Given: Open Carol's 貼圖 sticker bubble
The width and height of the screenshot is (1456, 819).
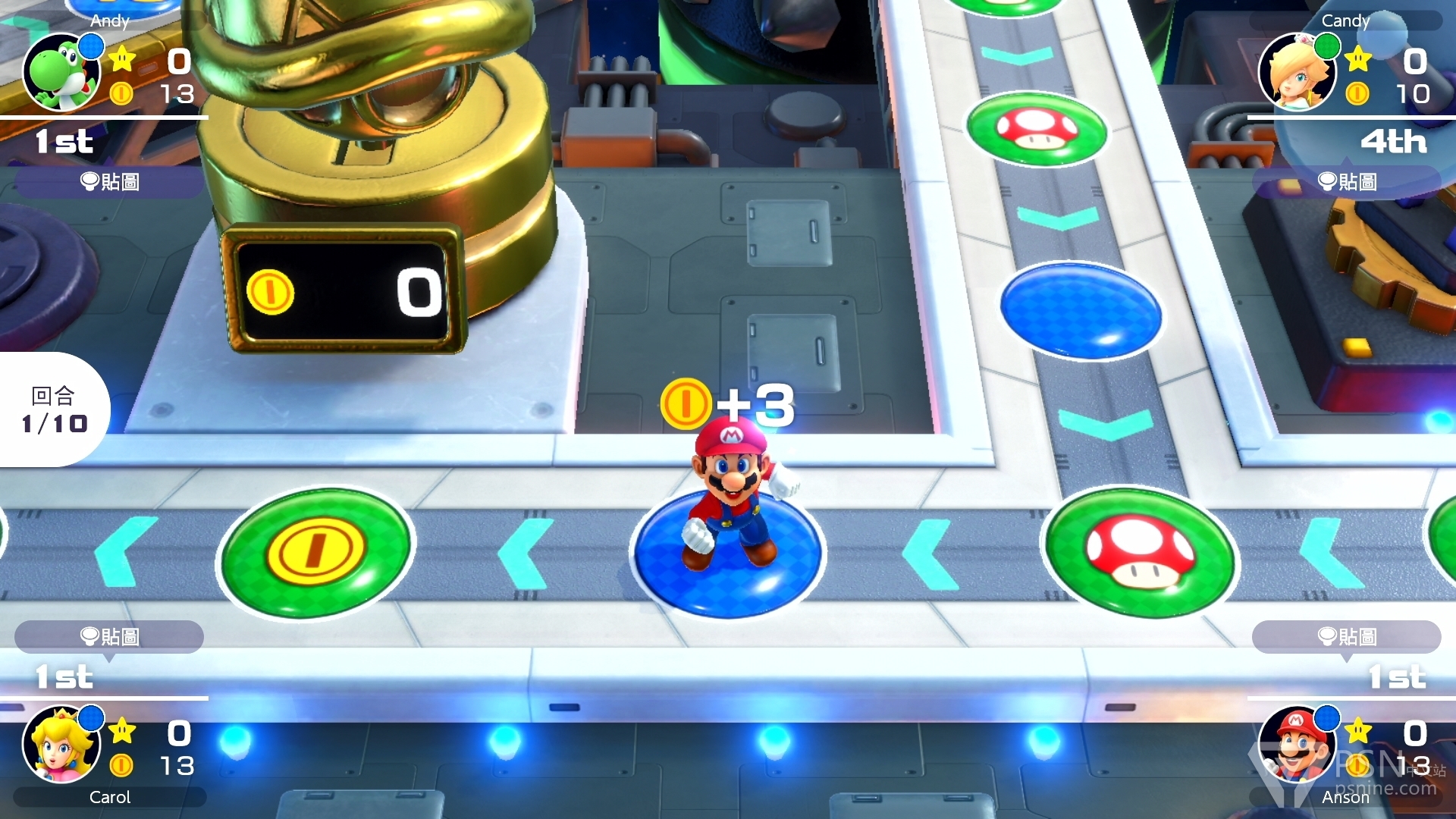Looking at the screenshot, I should [109, 636].
